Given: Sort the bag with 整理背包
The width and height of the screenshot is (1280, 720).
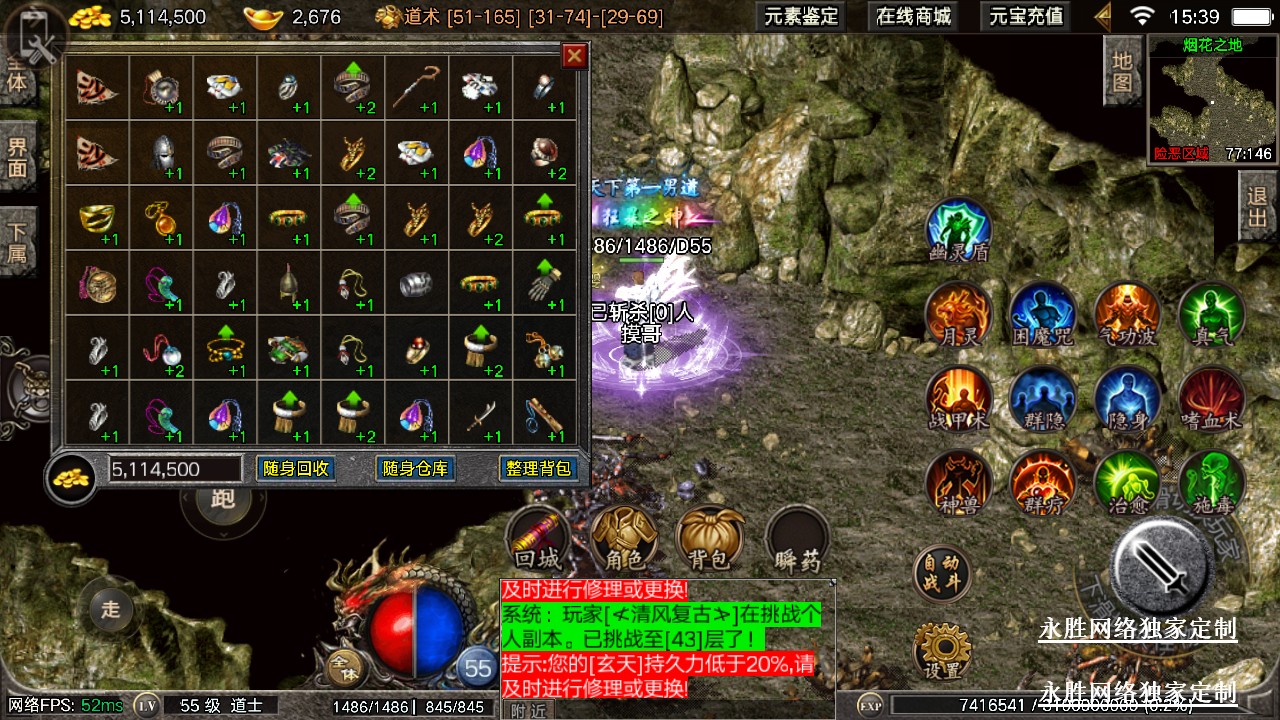Looking at the screenshot, I should point(537,469).
